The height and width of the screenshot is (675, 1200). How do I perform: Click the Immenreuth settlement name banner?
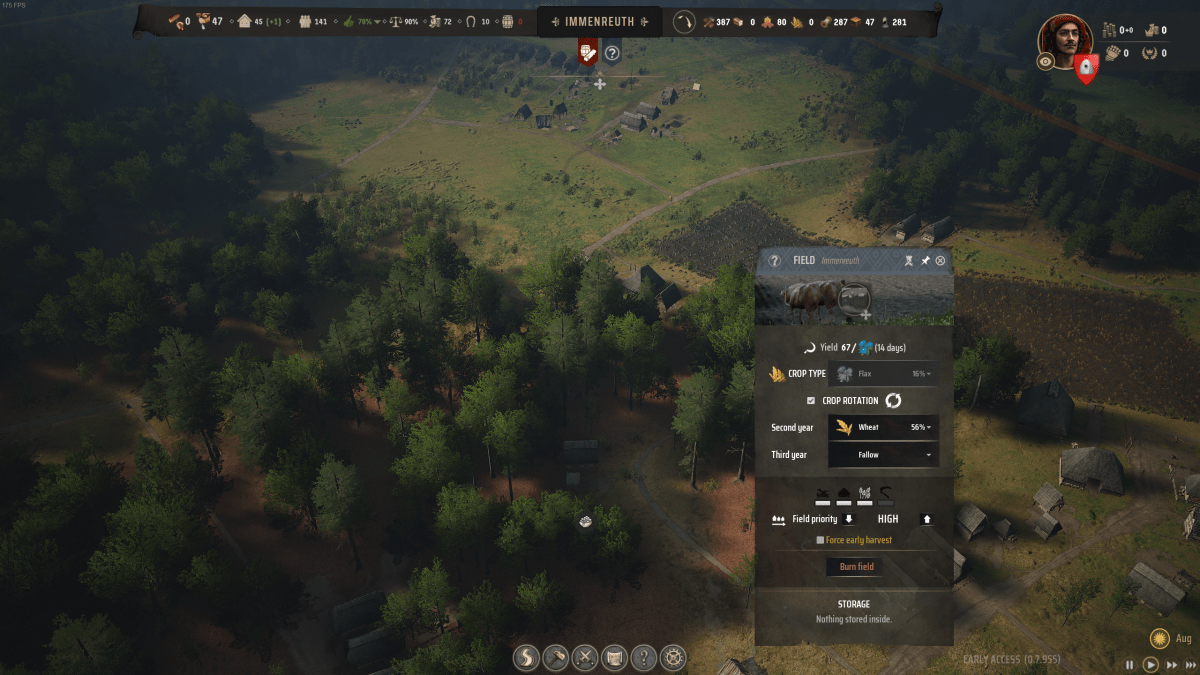600,21
